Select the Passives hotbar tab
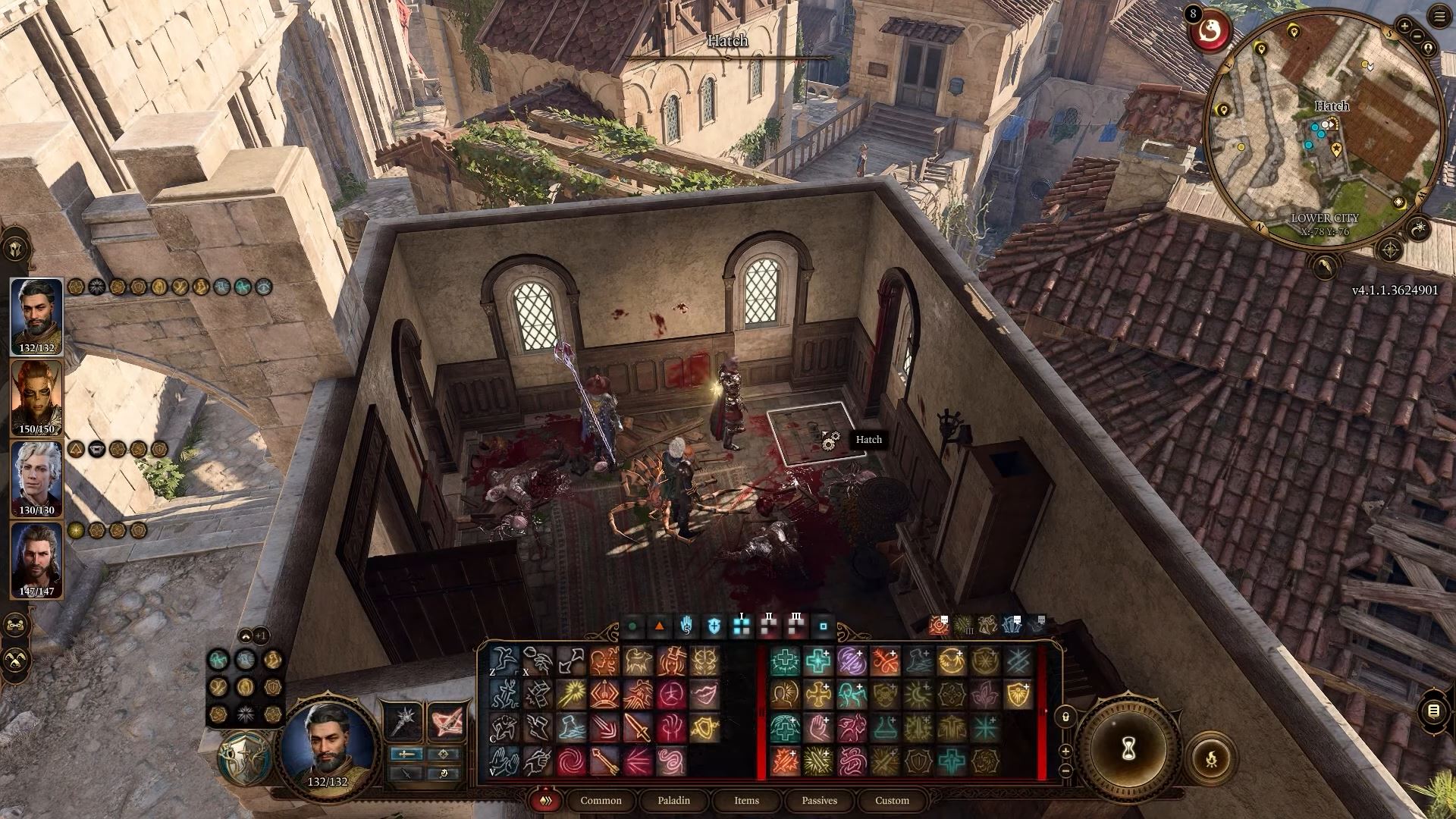The width and height of the screenshot is (1456, 819). coord(819,800)
